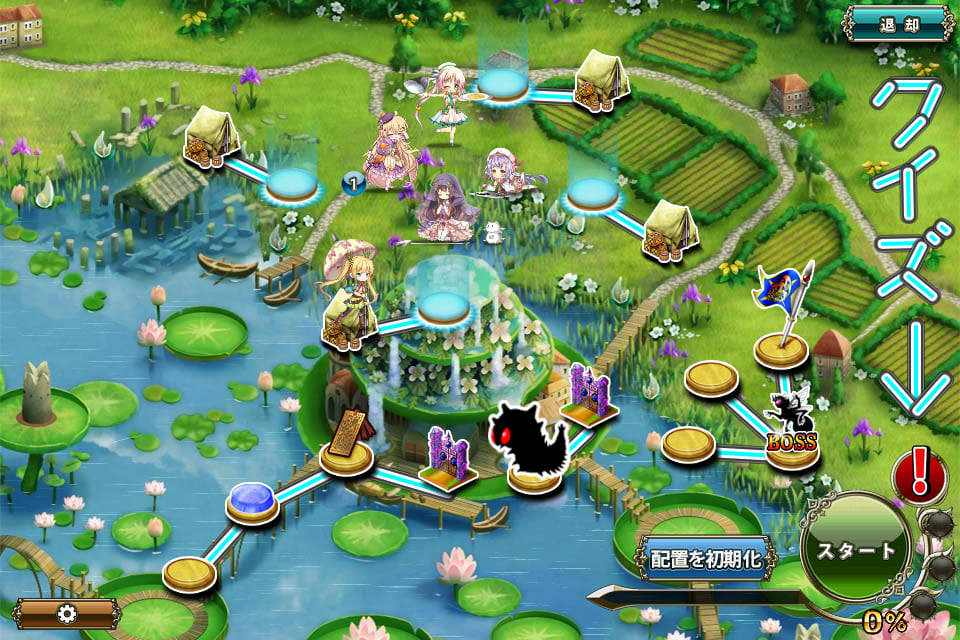Select the BOSS node on the map
This screenshot has height=640, width=960.
[792, 430]
